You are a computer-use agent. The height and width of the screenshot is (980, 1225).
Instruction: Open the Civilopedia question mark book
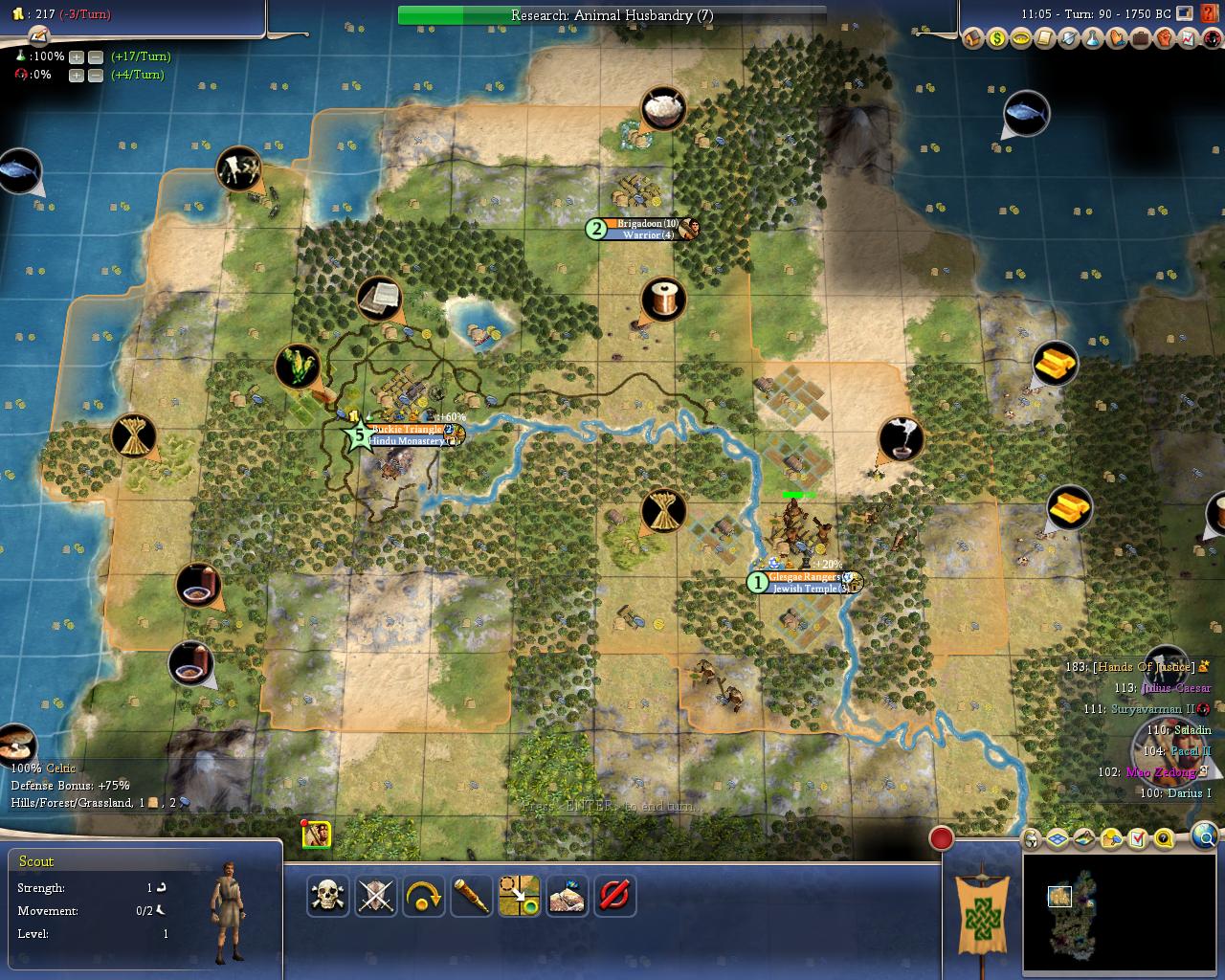pos(1211,39)
